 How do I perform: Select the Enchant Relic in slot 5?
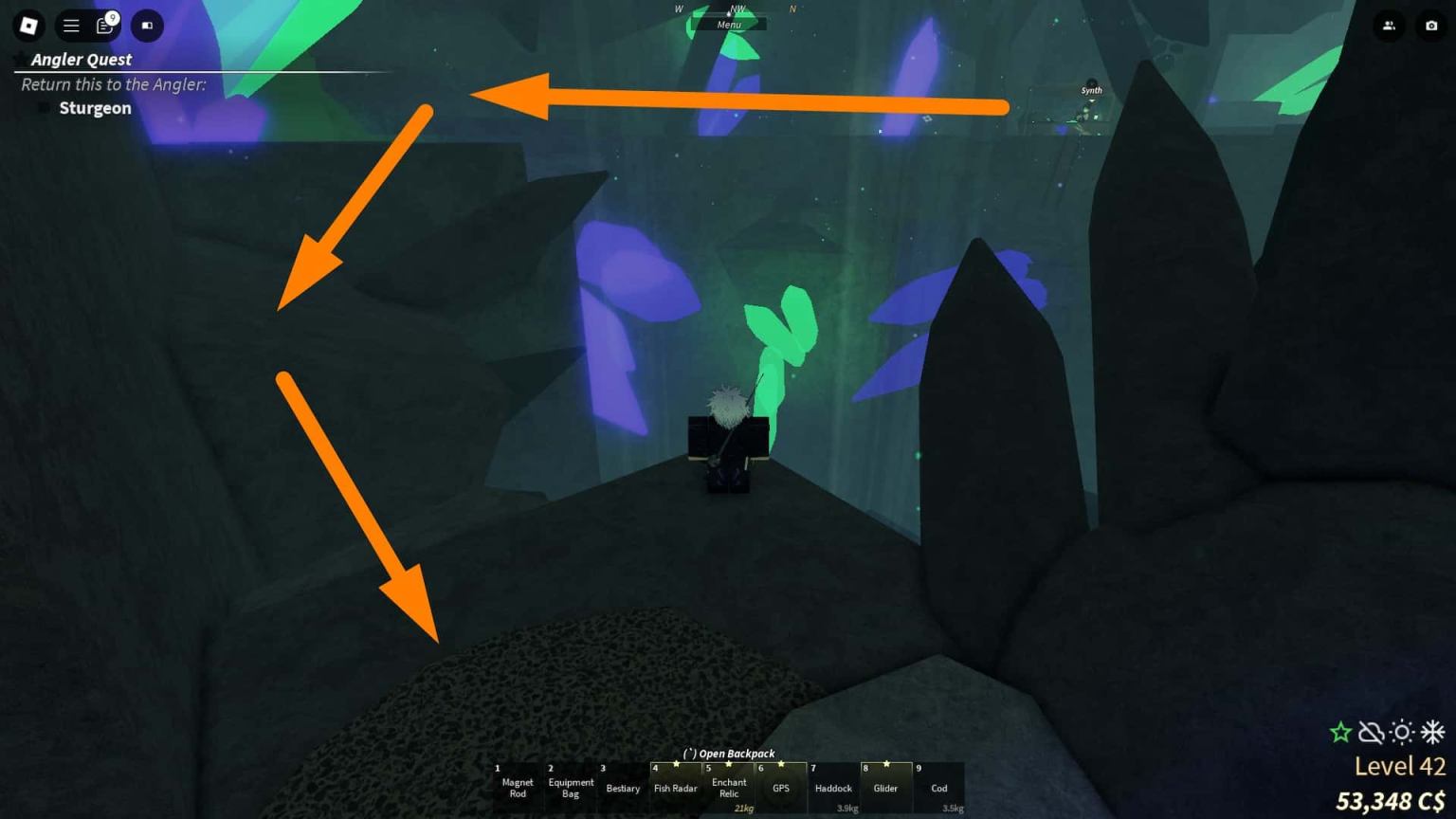click(729, 788)
